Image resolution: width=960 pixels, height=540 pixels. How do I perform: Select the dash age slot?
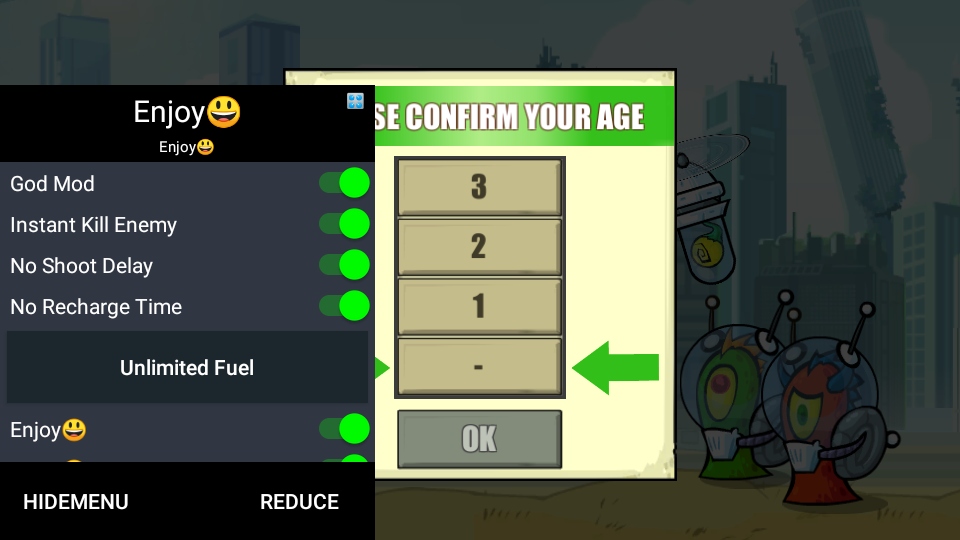(479, 366)
